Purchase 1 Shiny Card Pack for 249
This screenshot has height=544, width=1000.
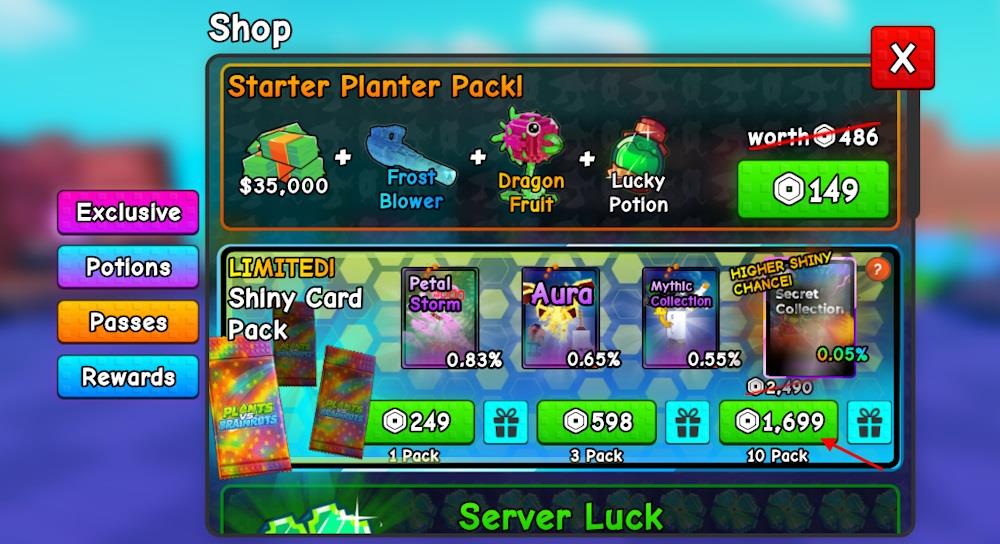click(x=418, y=422)
